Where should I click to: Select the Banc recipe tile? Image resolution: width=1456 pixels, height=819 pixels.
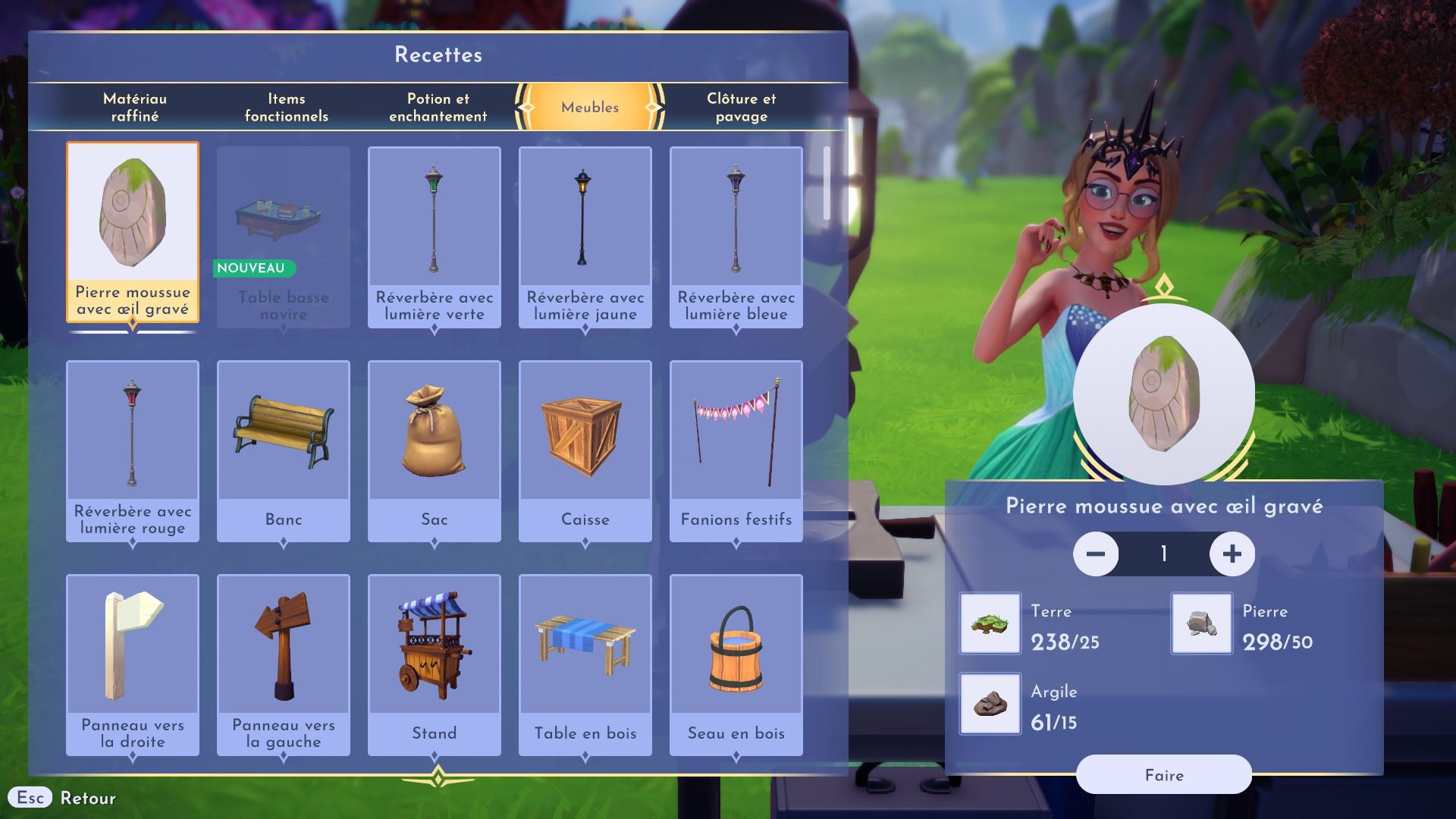[284, 450]
